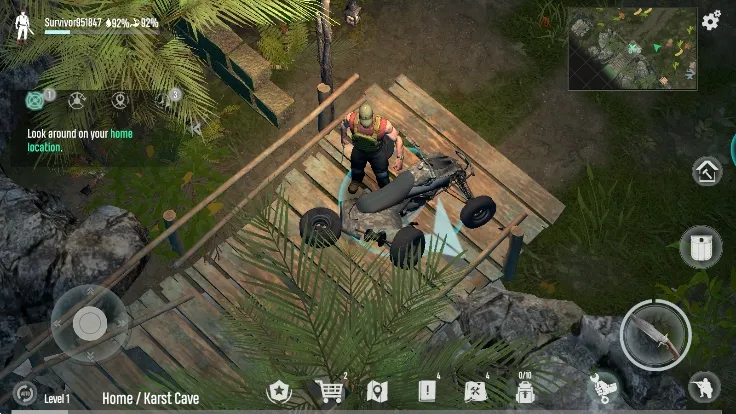
Task: Tap the home building mode button
Action: (707, 171)
